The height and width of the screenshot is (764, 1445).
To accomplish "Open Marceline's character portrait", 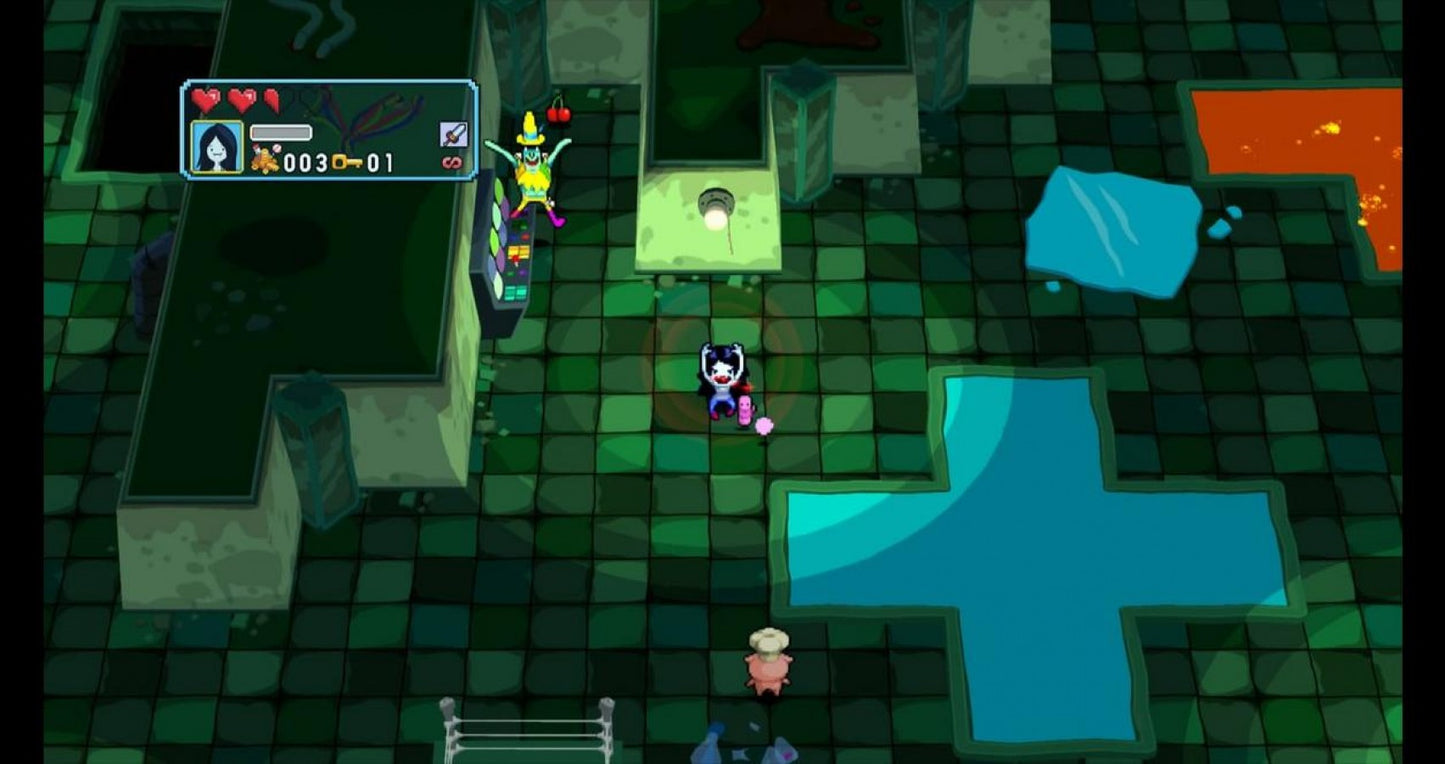I will tap(215, 147).
